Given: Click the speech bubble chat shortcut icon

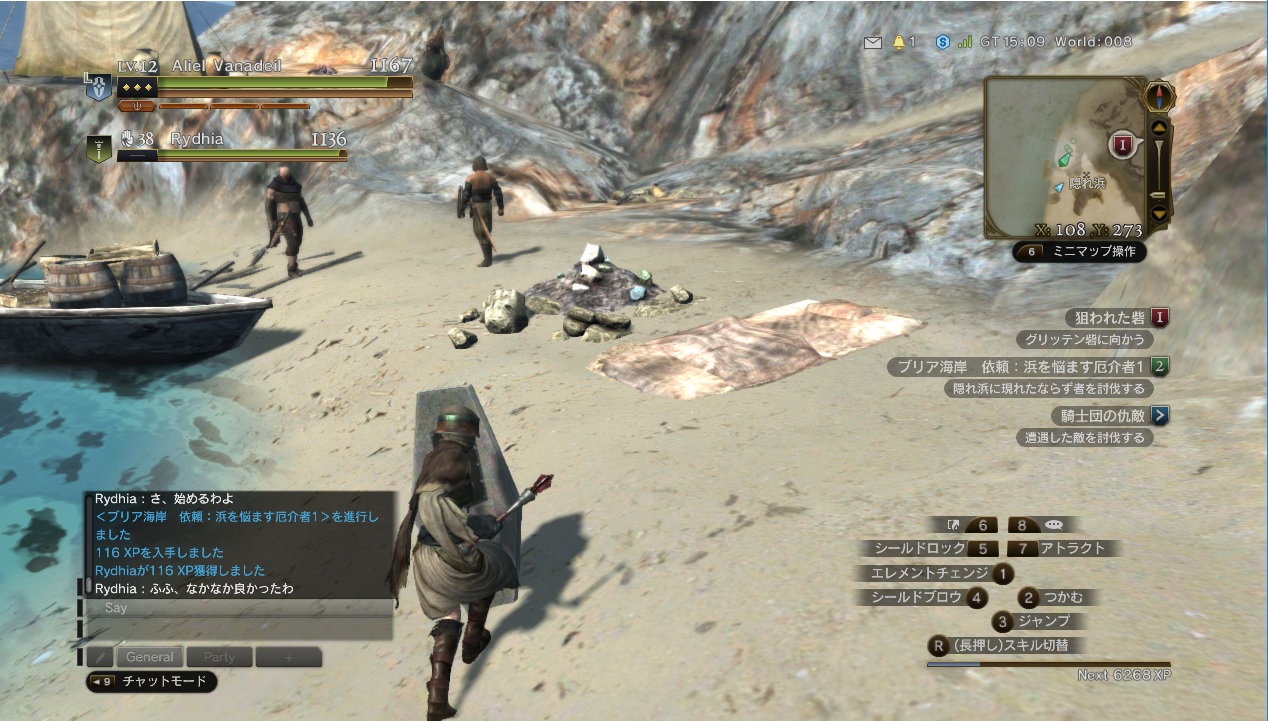Looking at the screenshot, I should point(1054,524).
